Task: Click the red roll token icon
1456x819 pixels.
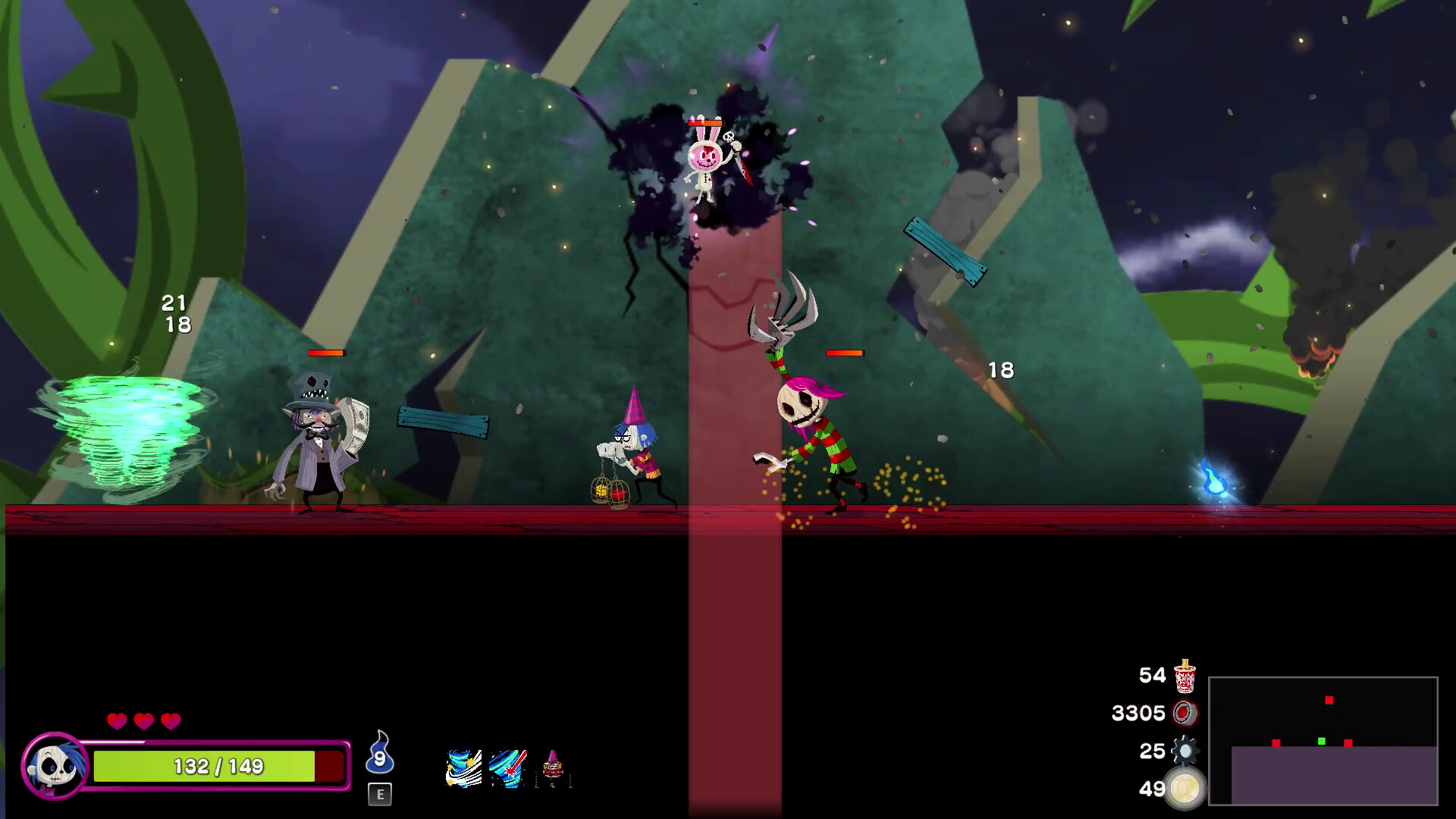Action: [x=1184, y=713]
